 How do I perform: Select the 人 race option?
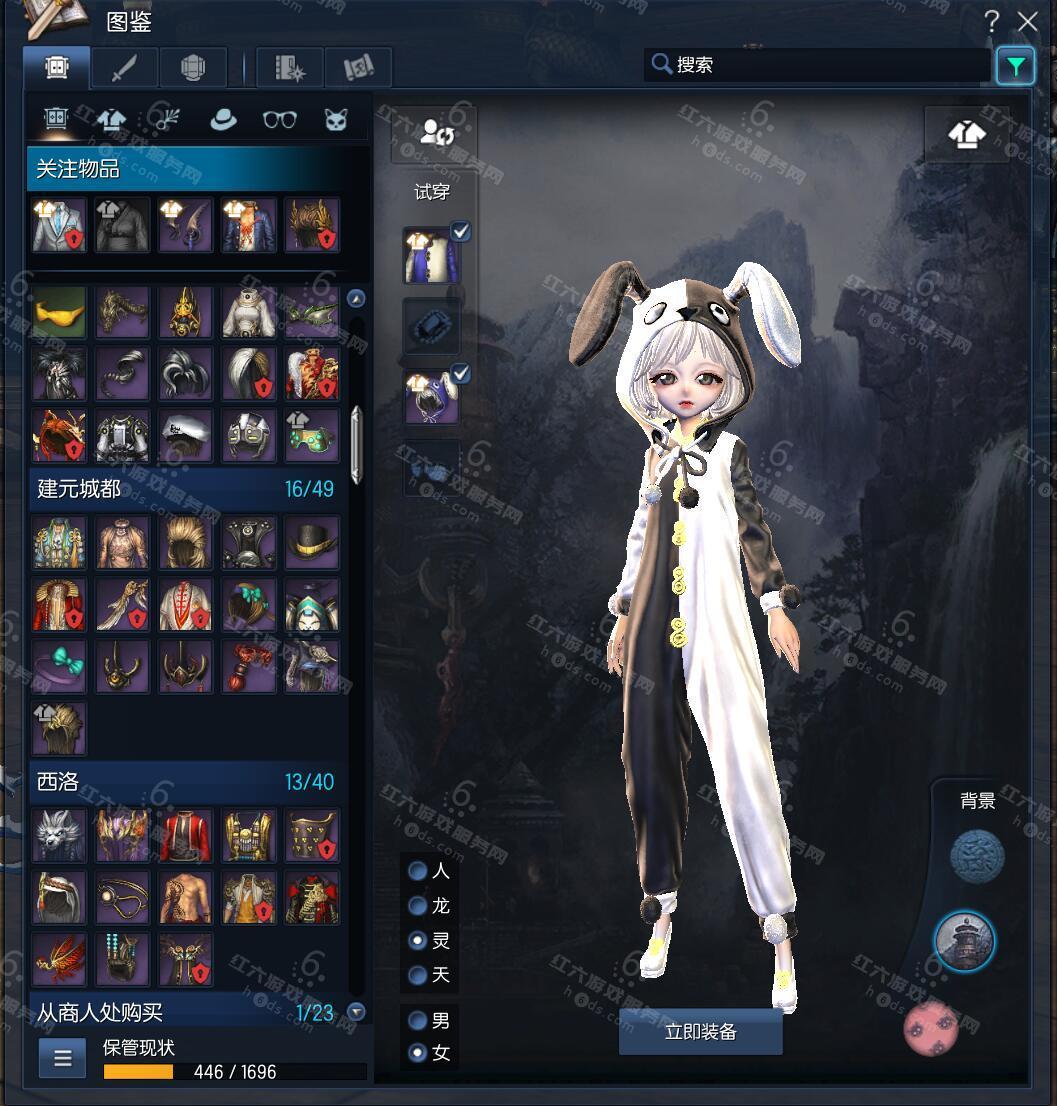point(418,871)
